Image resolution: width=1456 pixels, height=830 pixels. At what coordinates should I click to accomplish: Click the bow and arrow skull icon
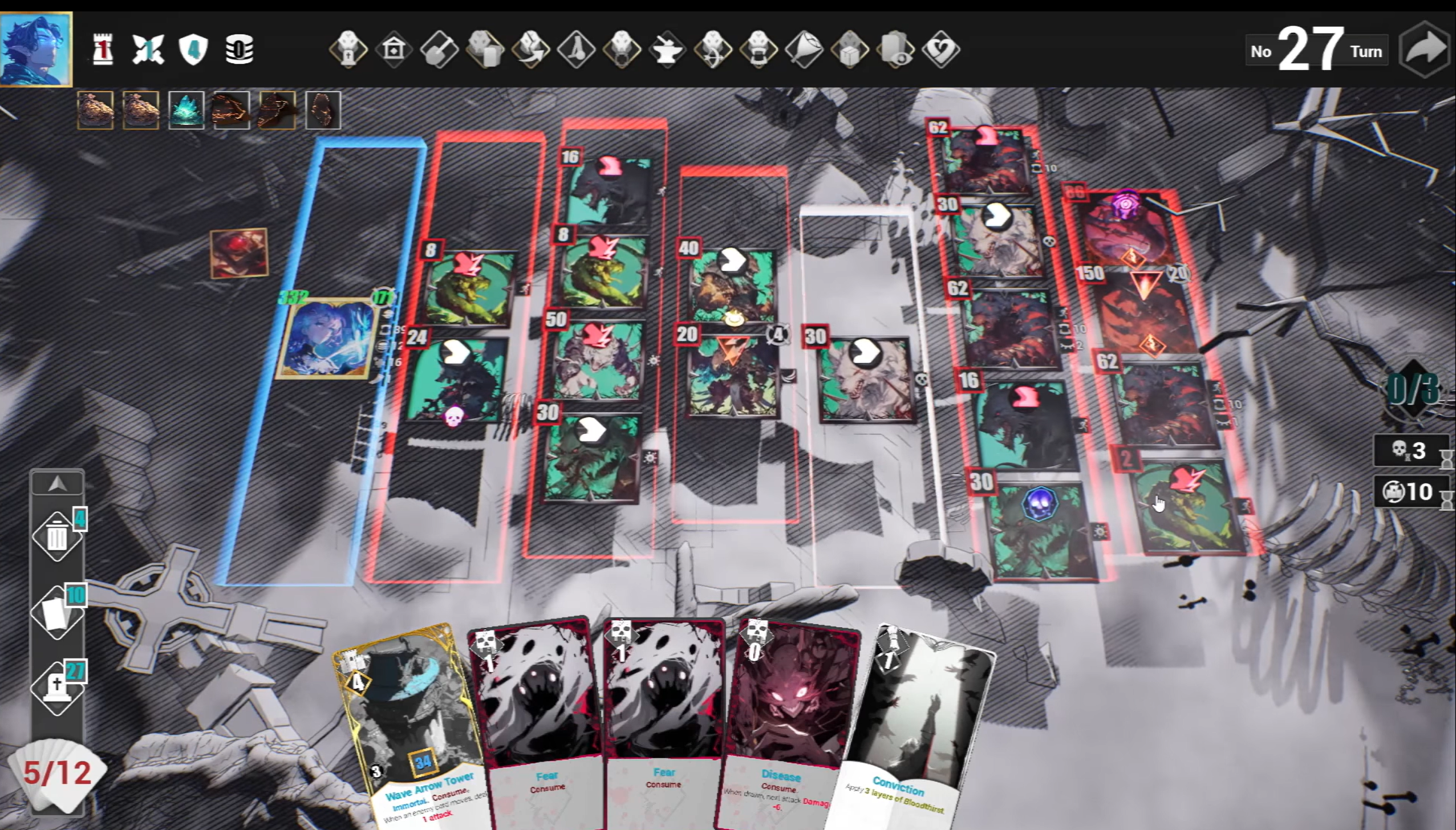tap(713, 50)
